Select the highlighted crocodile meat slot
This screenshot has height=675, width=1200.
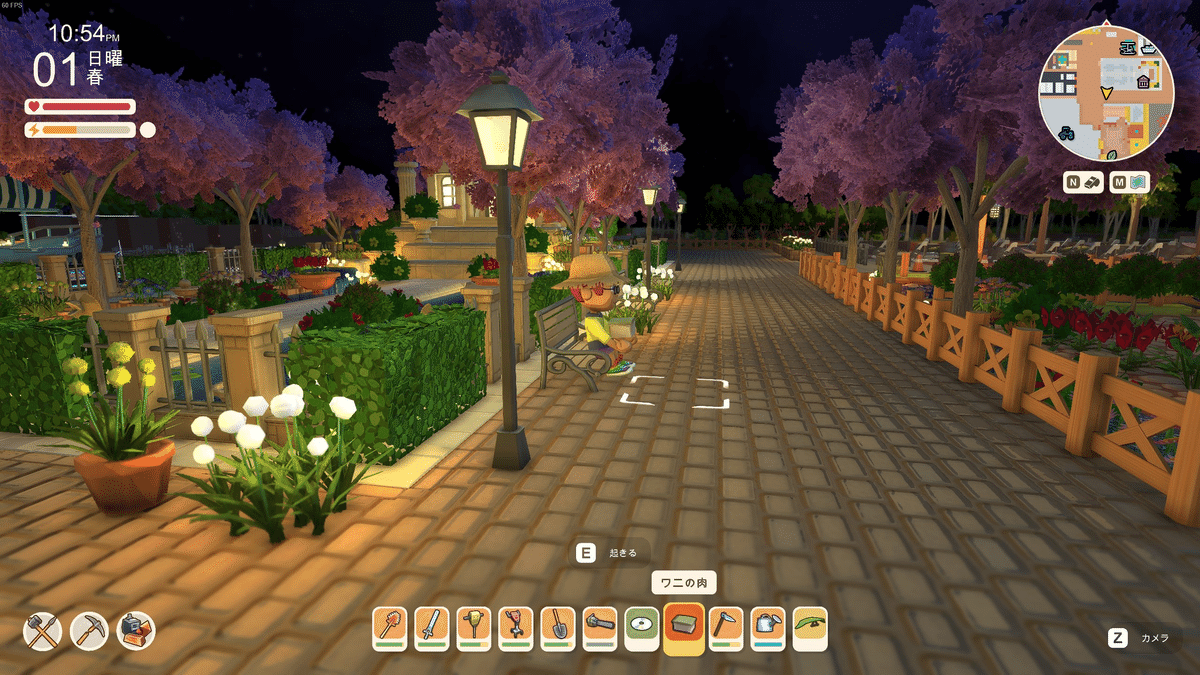pos(684,628)
